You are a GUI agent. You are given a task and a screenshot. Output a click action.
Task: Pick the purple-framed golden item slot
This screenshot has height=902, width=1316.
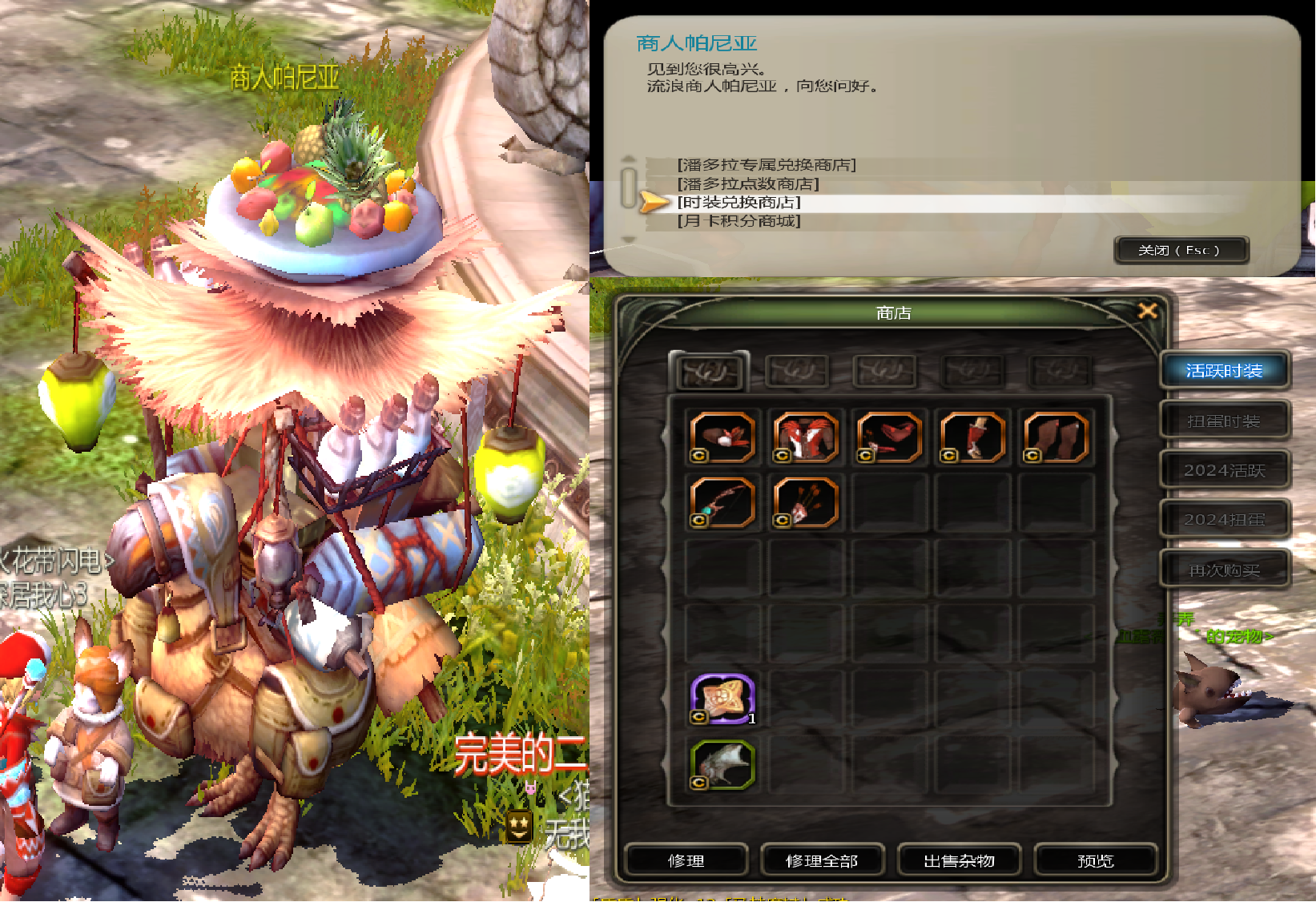[722, 699]
